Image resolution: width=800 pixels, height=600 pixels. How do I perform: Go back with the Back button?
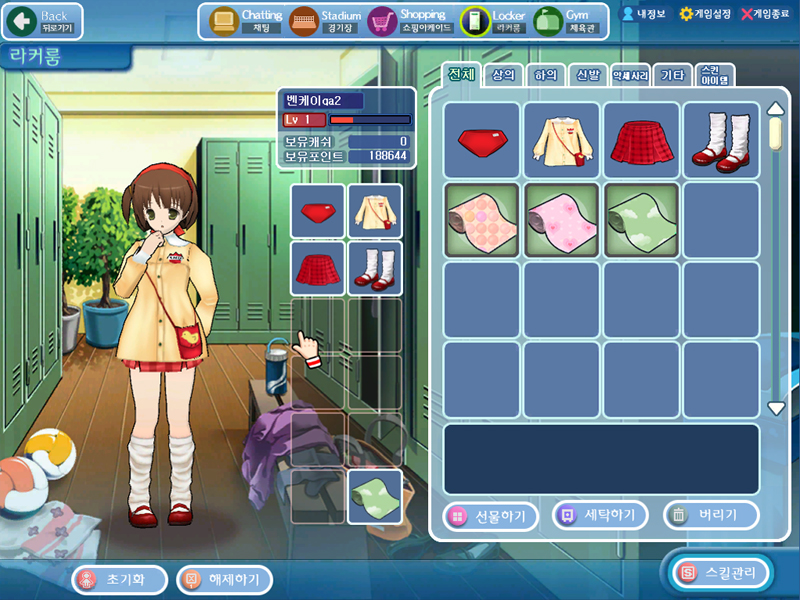pyautogui.click(x=43, y=20)
